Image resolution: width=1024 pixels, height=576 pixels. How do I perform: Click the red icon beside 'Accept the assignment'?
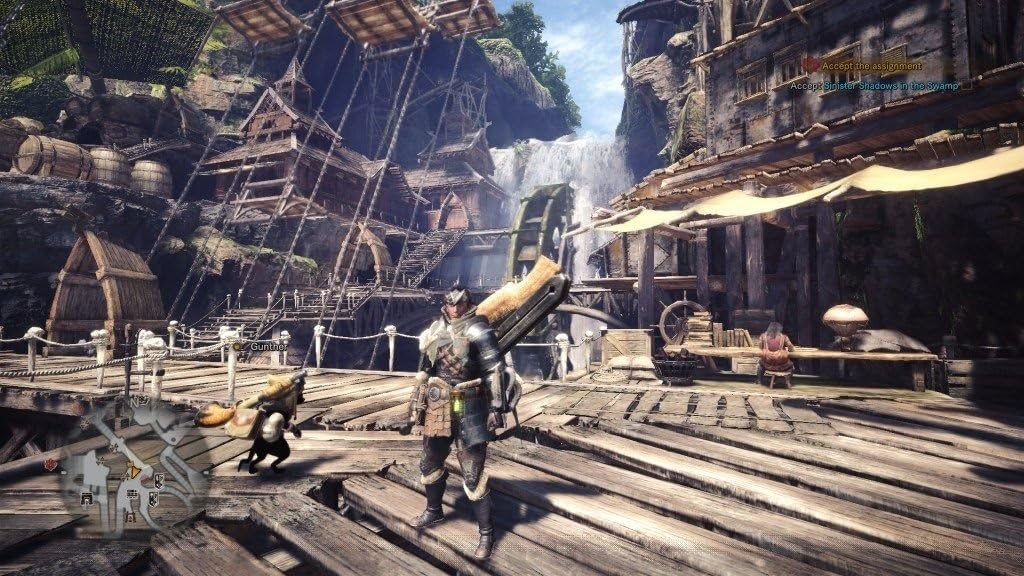(x=812, y=65)
